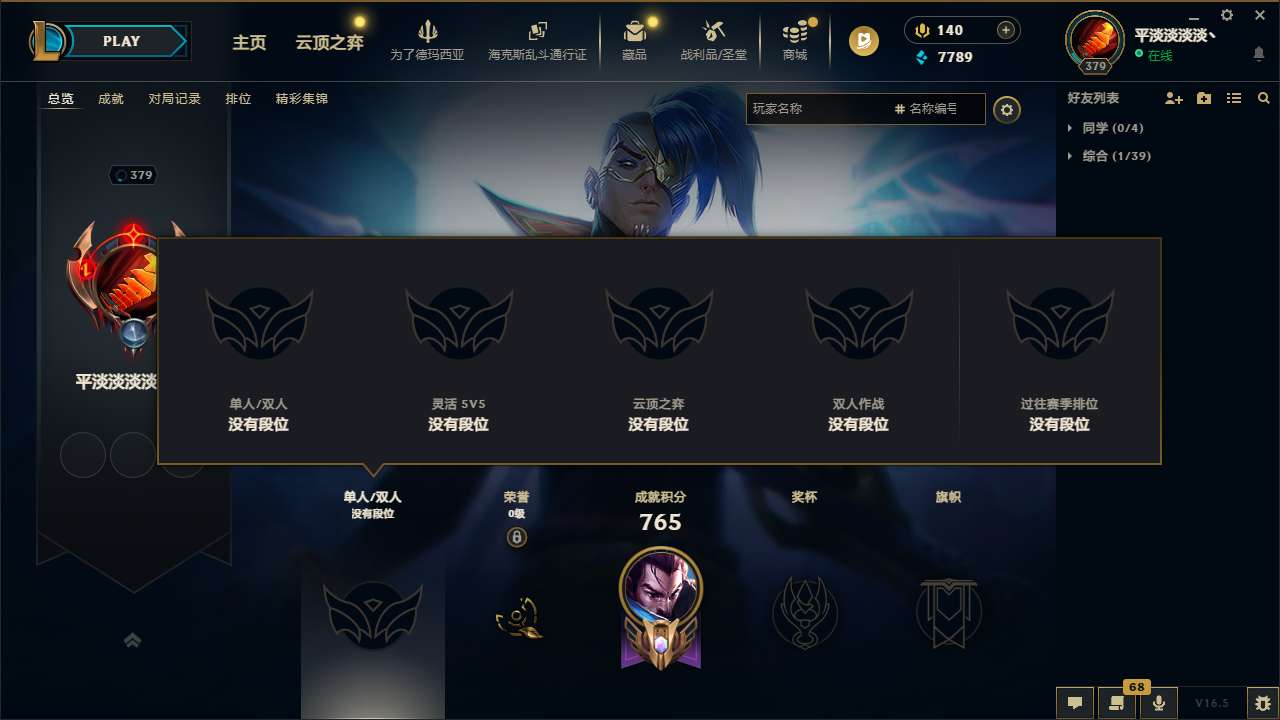
Task: Switch to the 排位 tab
Action: [x=239, y=99]
